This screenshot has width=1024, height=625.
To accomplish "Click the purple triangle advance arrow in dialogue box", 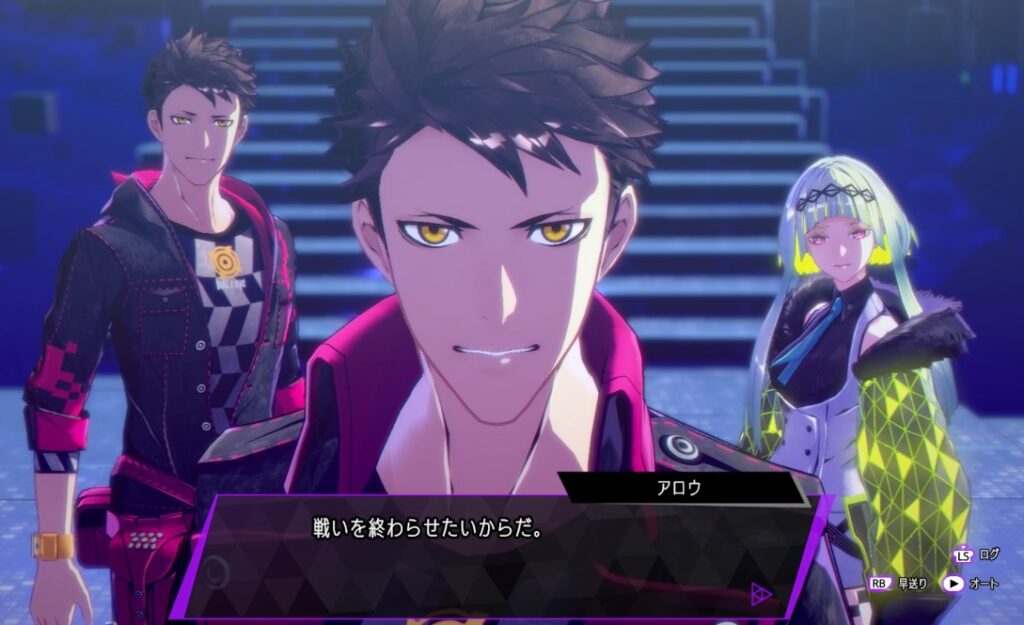I will click(x=761, y=595).
